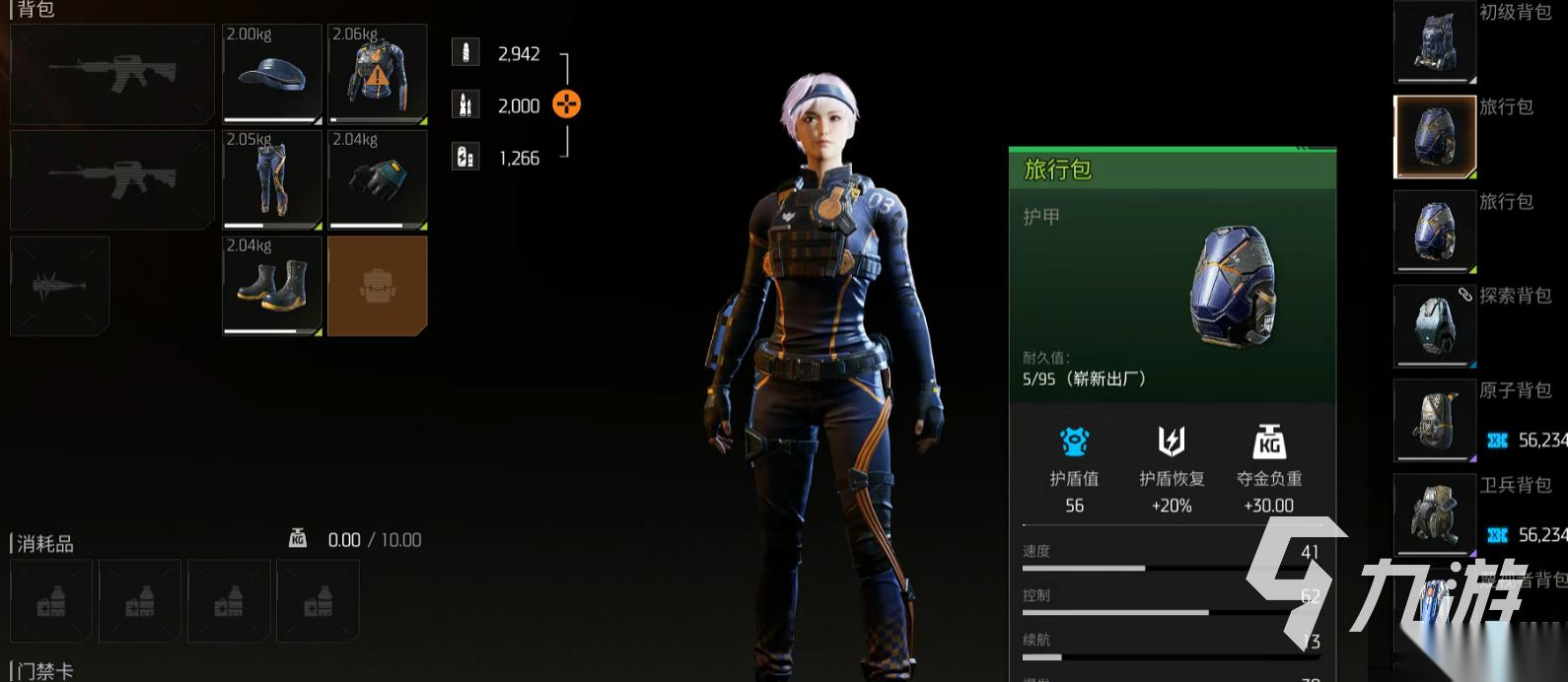1568x682 pixels.
Task: Choose the 原子背包 backpack thumbnail
Action: 1434,420
